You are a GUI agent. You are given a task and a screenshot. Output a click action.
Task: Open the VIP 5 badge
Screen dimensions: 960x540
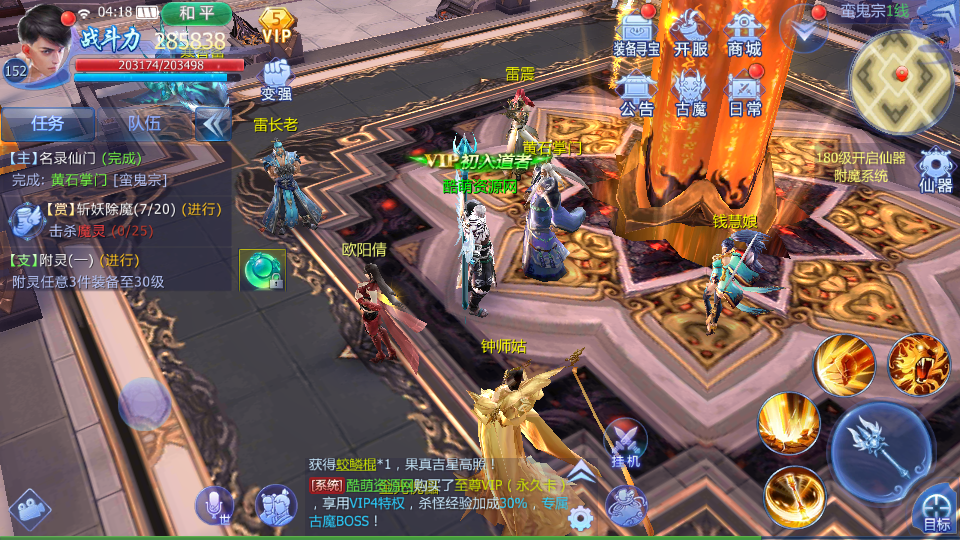[x=276, y=26]
